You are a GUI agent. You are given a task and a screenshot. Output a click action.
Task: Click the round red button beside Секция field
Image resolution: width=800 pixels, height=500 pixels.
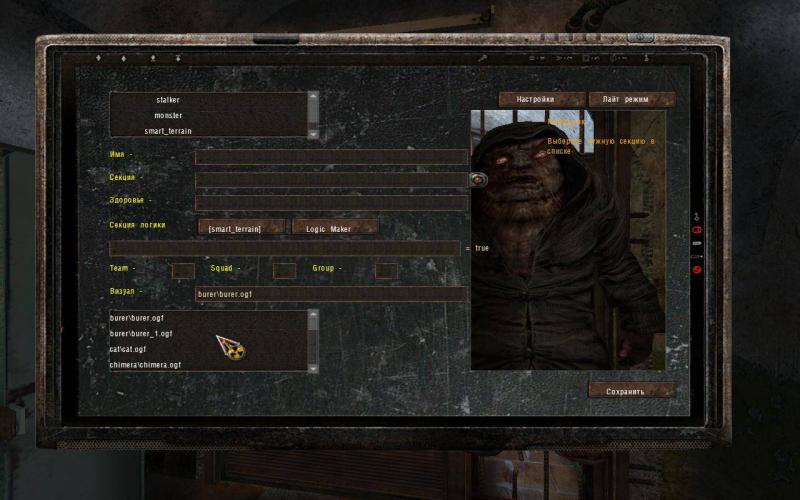[x=478, y=180]
